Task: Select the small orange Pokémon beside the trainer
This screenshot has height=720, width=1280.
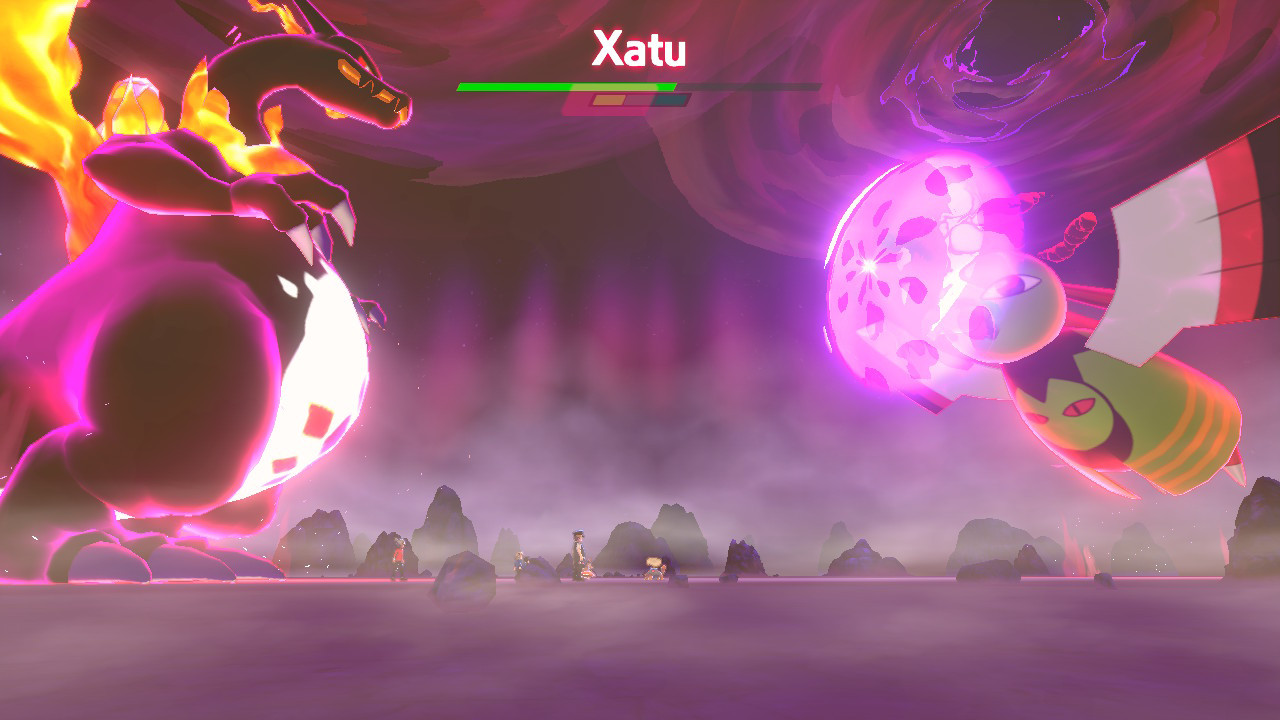Action: point(588,570)
